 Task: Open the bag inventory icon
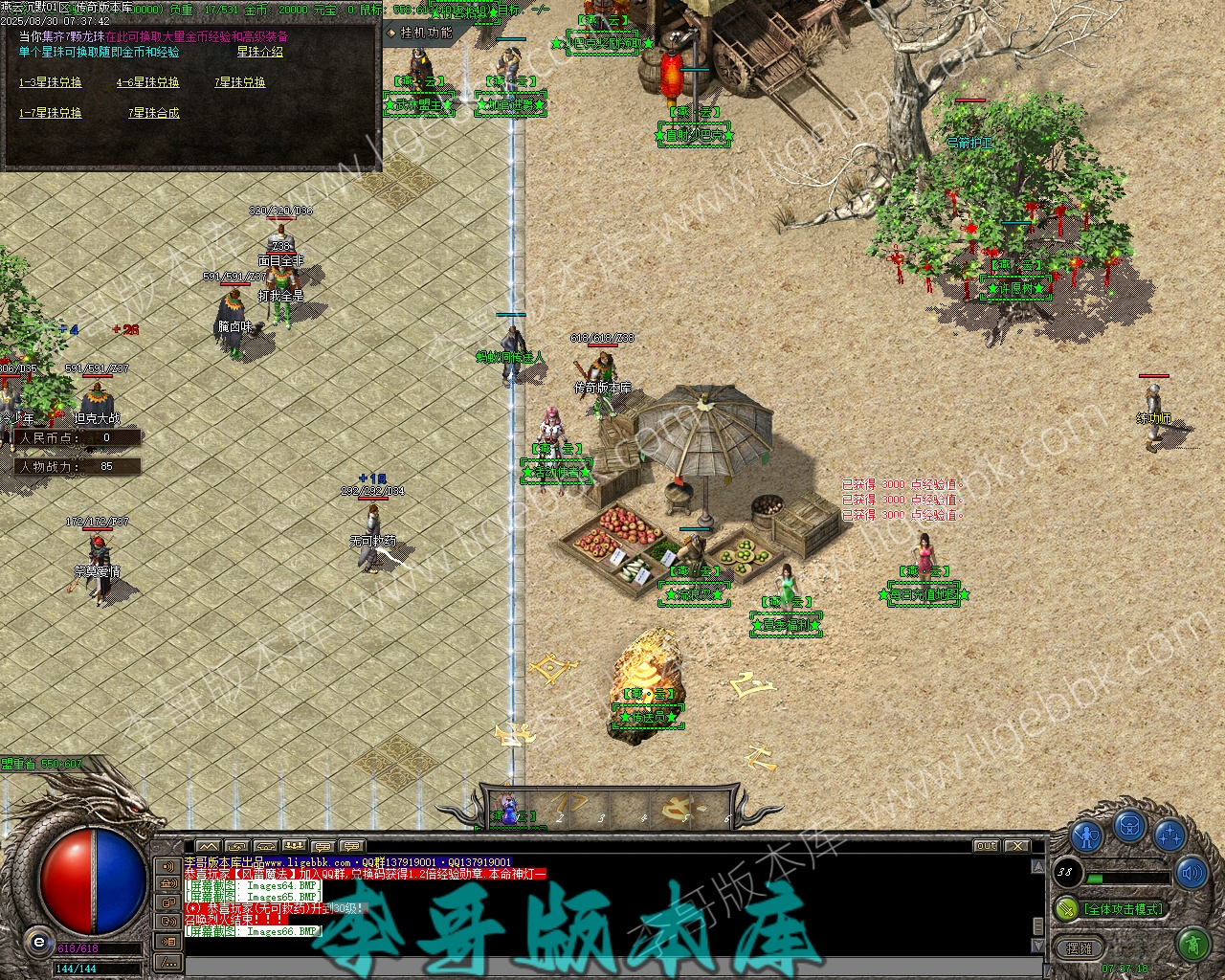[1129, 825]
